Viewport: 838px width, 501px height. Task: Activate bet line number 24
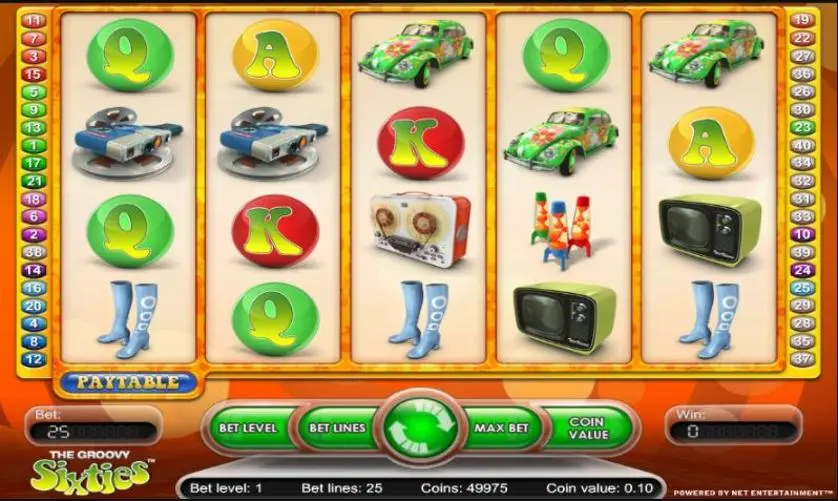coord(803,270)
